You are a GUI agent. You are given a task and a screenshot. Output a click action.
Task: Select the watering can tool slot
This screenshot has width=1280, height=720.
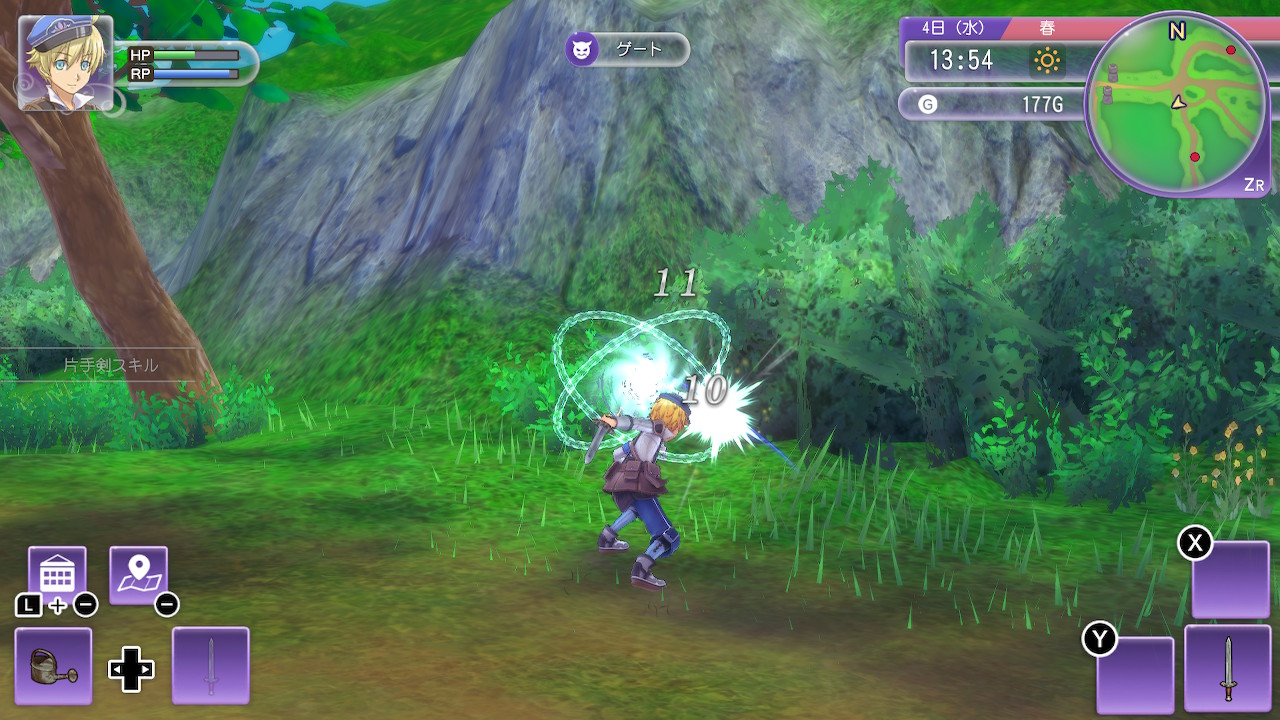pyautogui.click(x=53, y=665)
